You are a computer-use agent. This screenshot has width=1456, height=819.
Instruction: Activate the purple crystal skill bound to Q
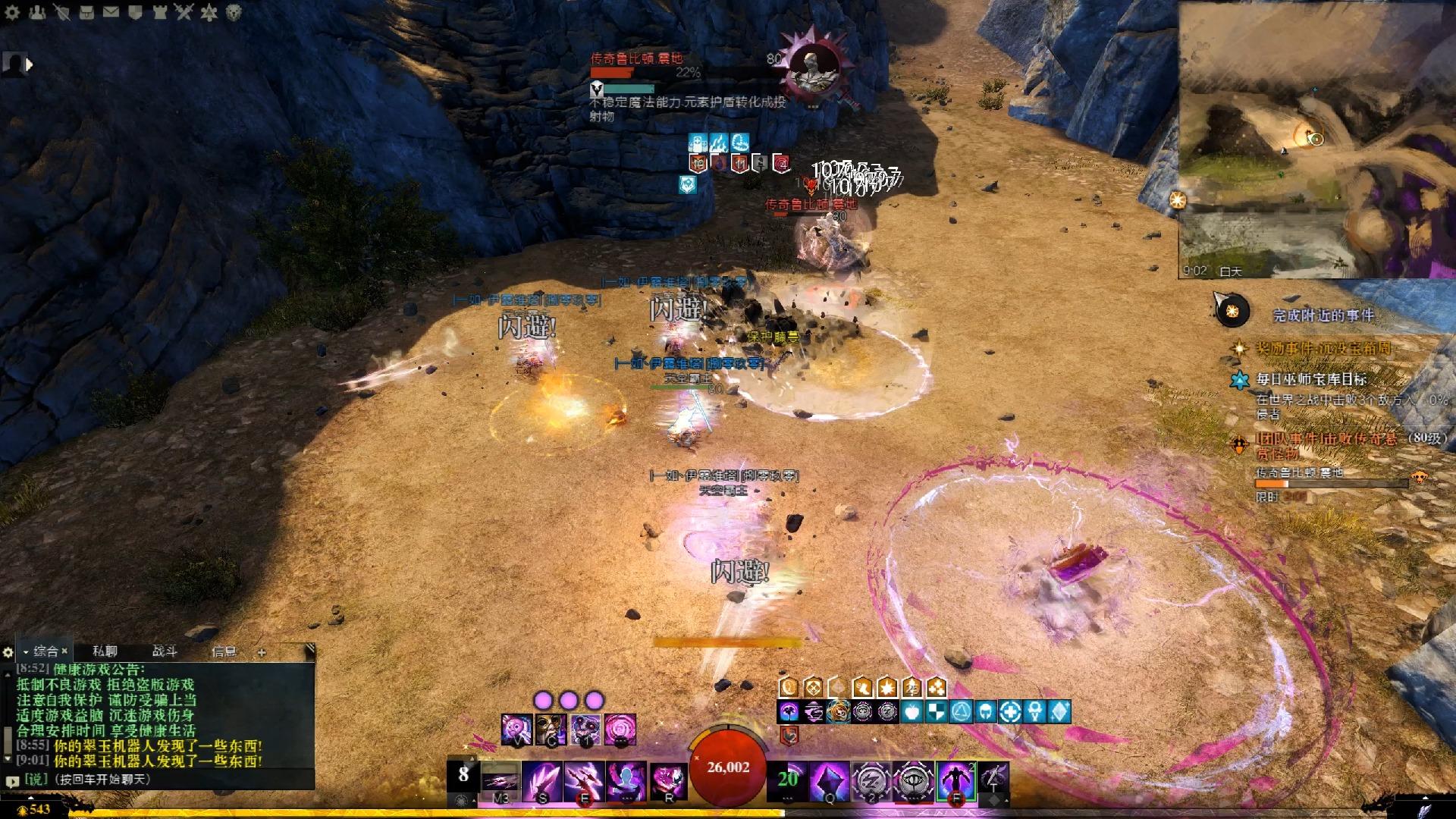pyautogui.click(x=828, y=780)
